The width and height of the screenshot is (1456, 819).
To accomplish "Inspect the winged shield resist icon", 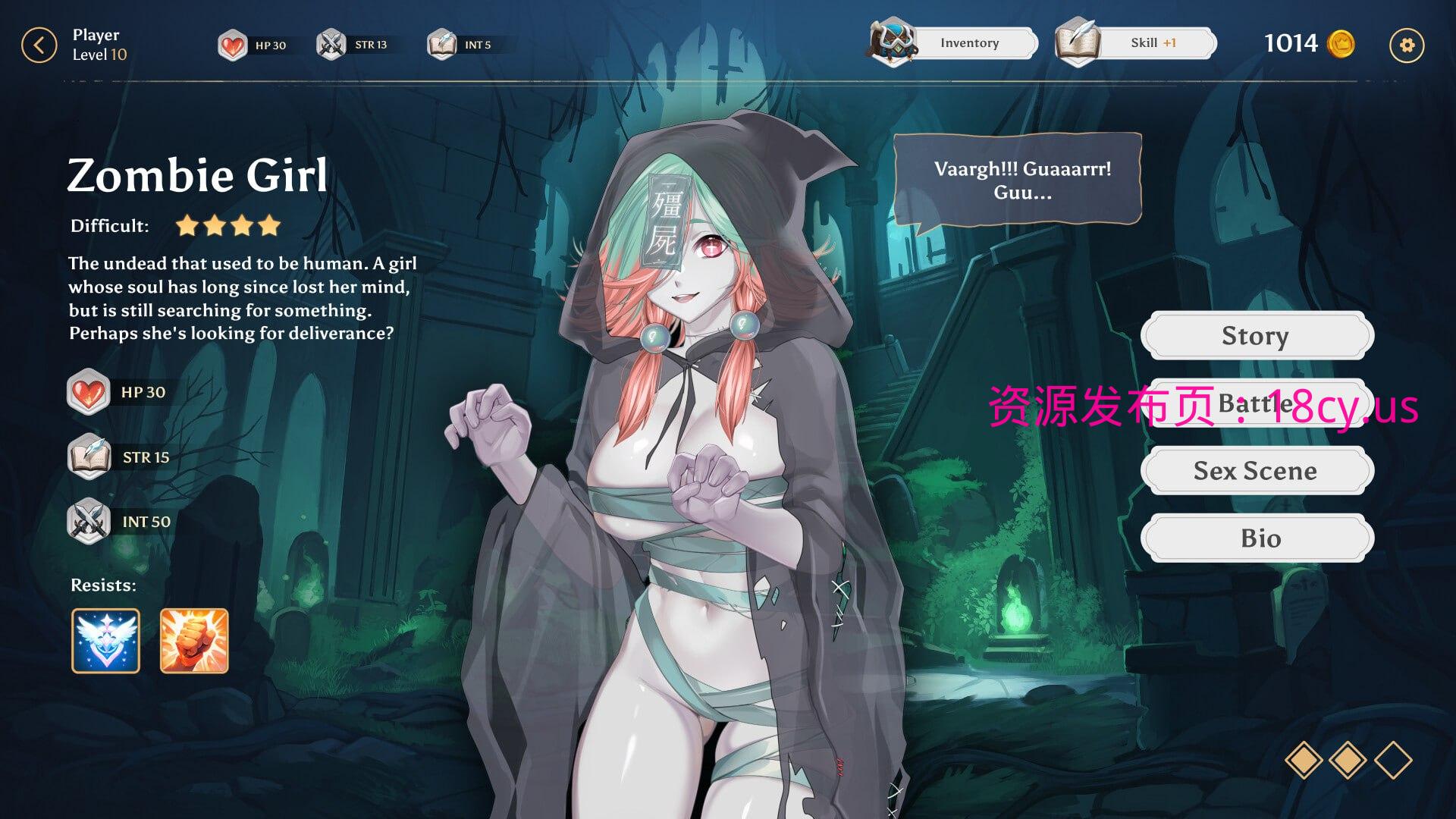I will (106, 641).
